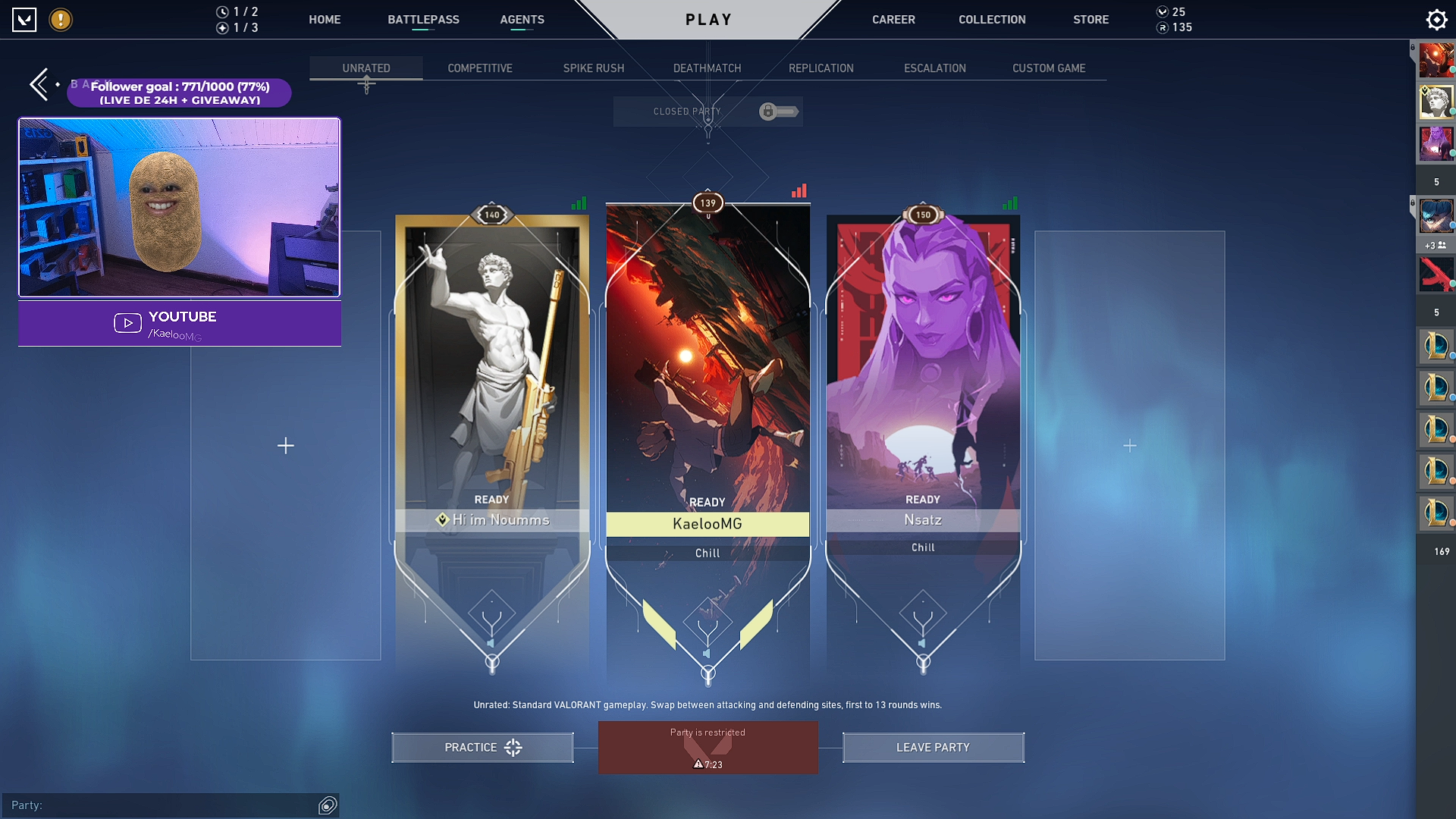Open the Career page

[893, 20]
